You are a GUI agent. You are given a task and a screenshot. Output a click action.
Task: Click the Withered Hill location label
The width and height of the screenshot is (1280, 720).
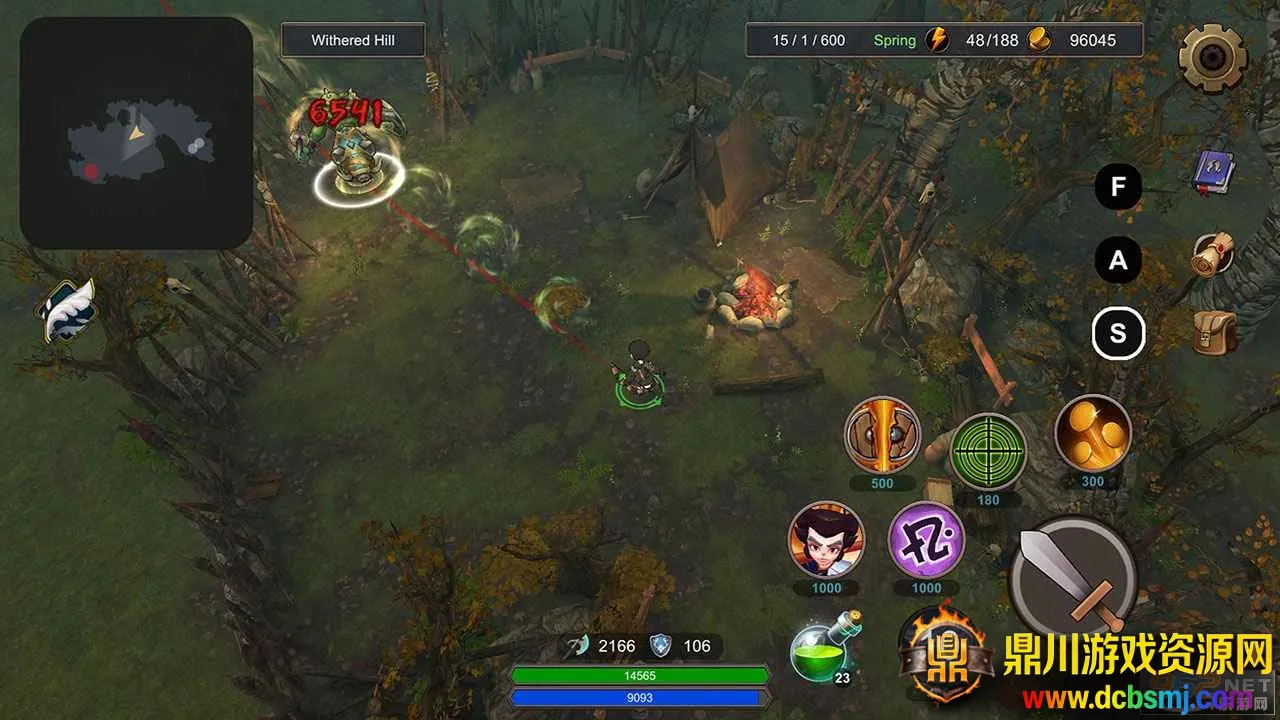point(353,41)
